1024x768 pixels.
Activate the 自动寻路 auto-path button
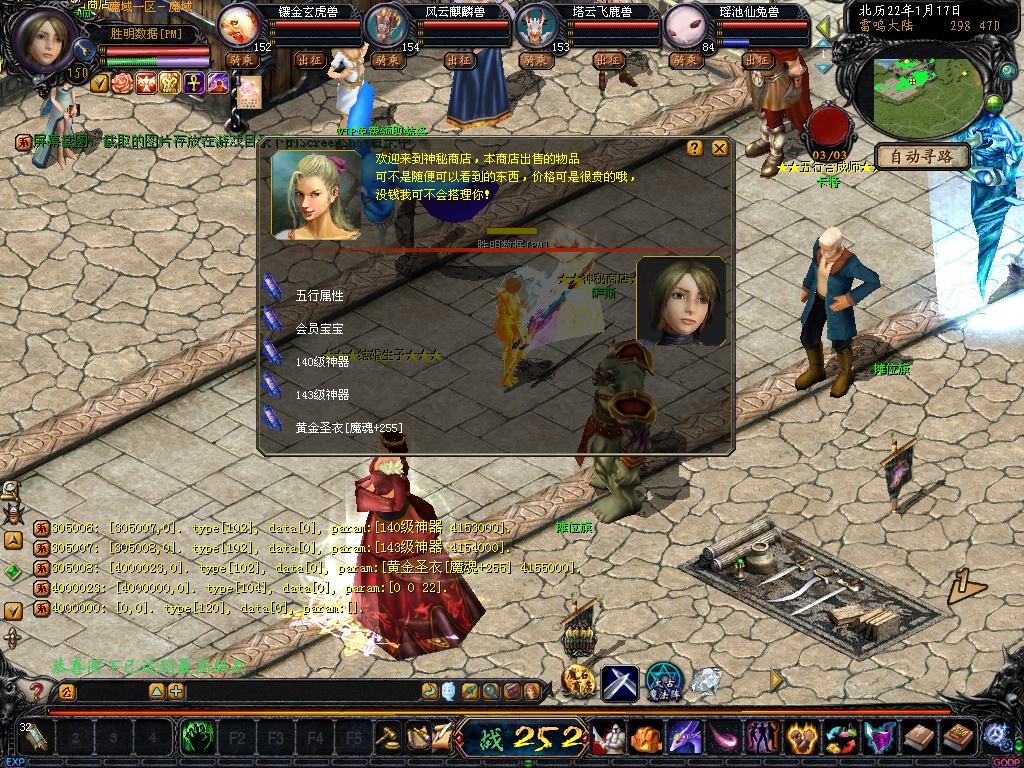pyautogui.click(x=923, y=156)
